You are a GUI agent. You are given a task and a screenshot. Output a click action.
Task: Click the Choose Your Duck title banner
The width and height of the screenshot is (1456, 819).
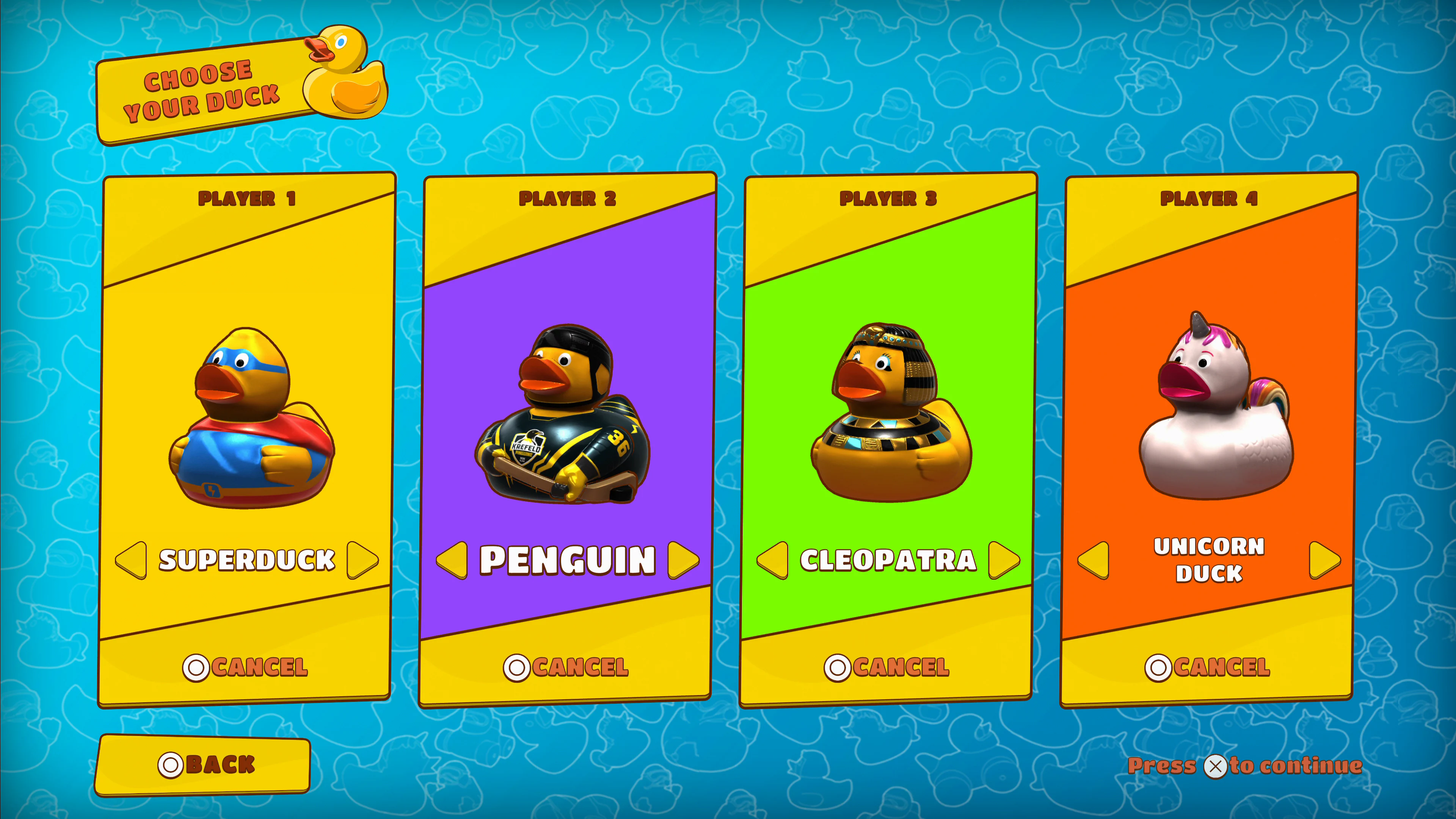pos(204,88)
